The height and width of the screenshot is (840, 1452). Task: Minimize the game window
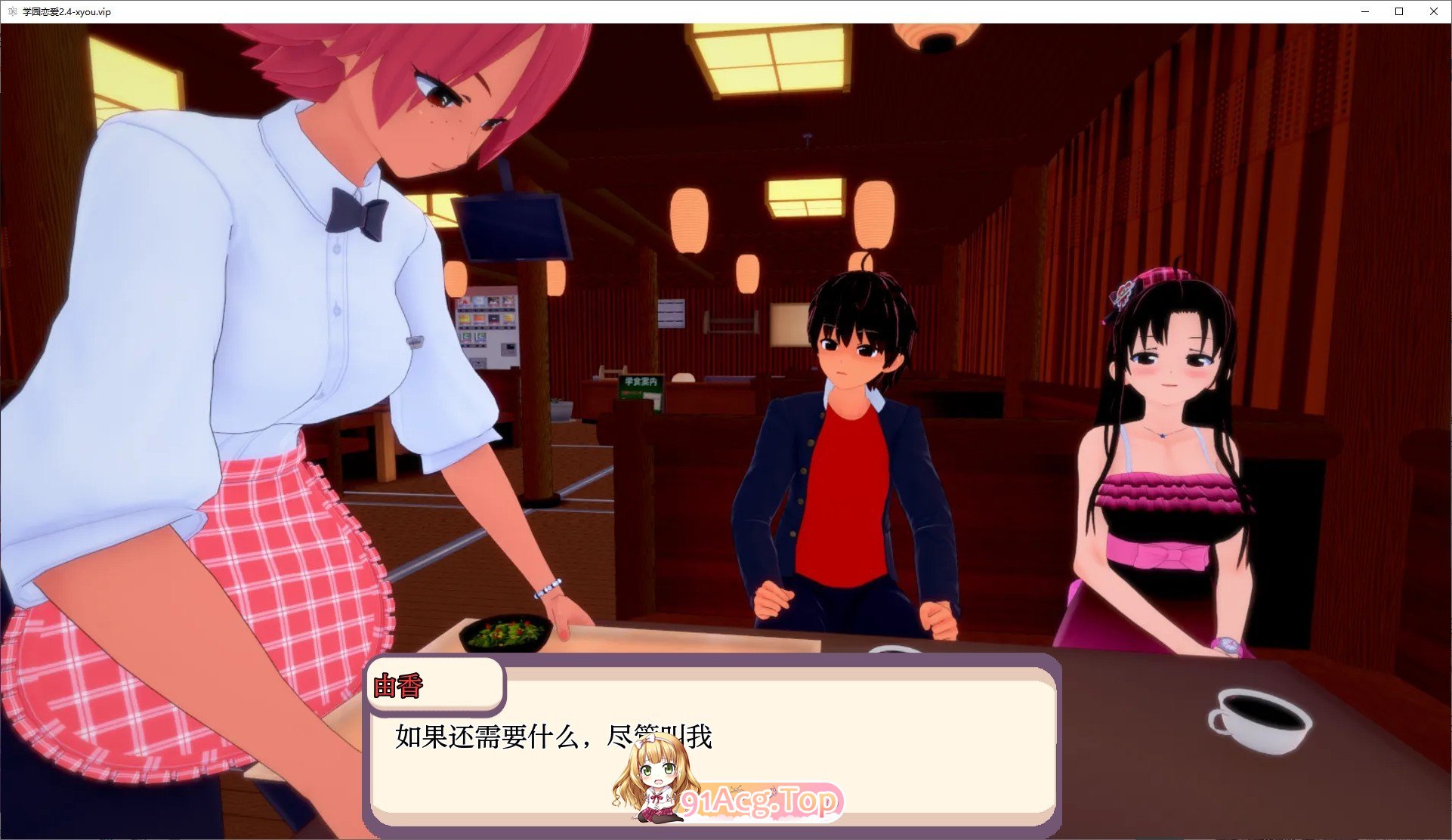click(x=1364, y=12)
